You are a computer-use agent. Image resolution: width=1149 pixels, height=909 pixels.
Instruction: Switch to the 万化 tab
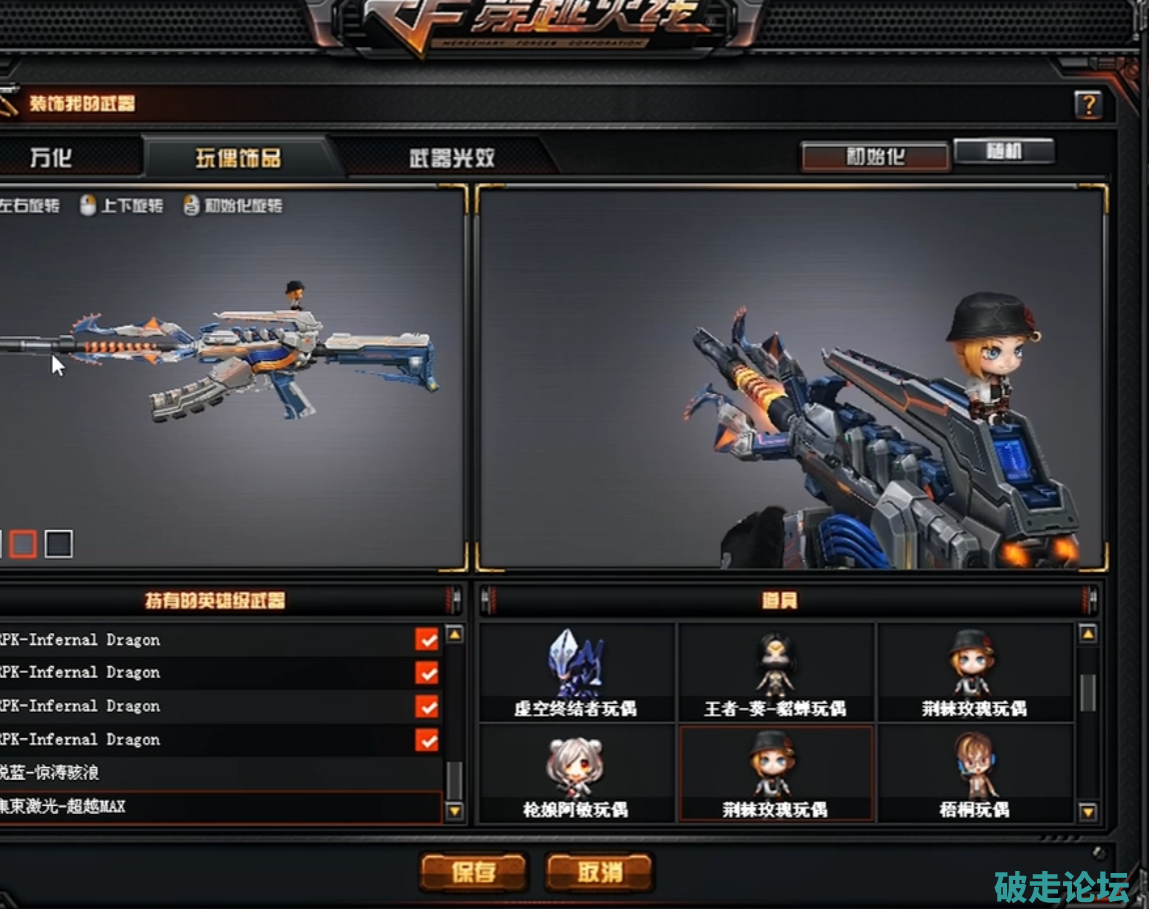coord(50,158)
